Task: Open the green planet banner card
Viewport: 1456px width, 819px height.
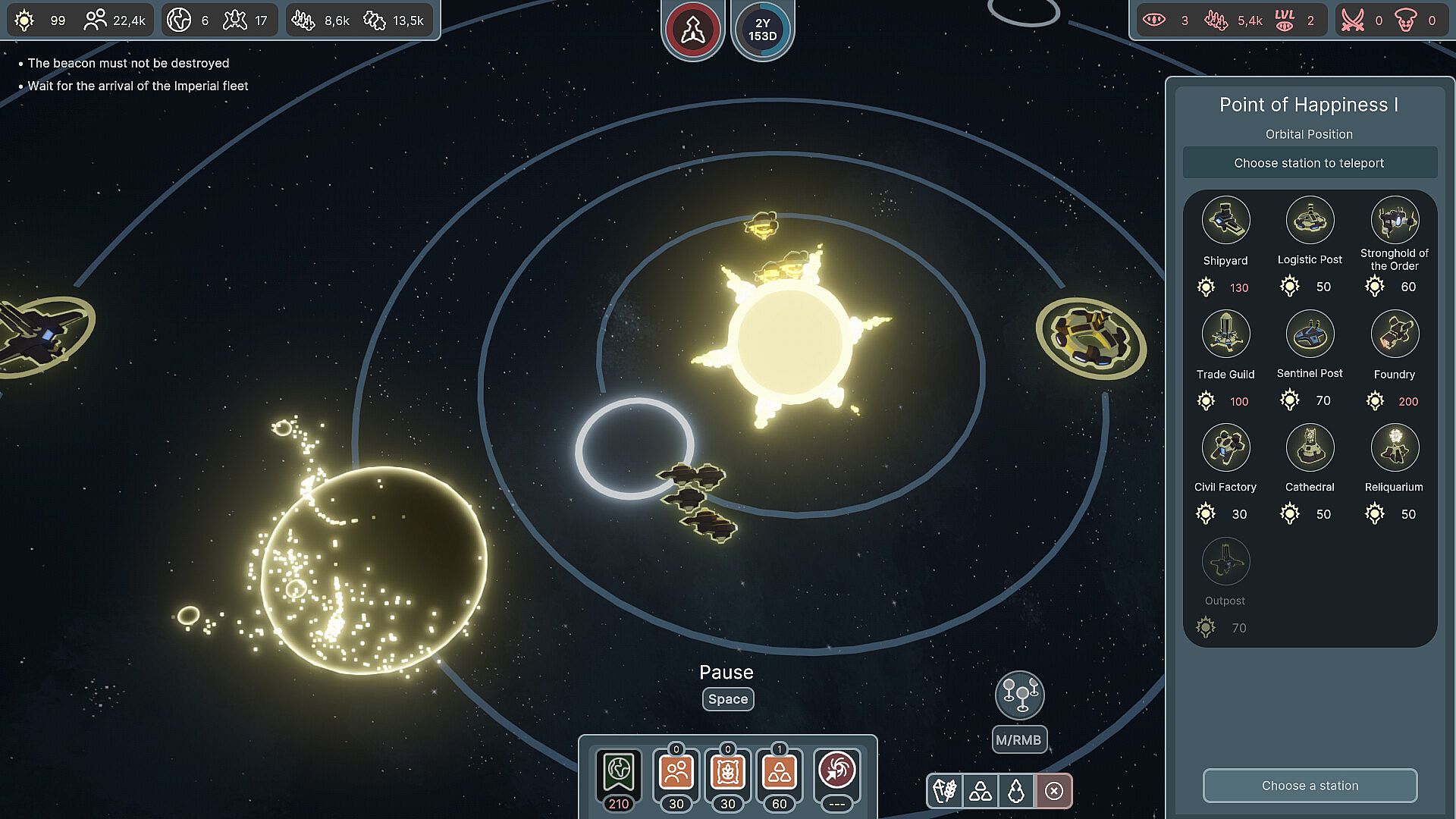Action: pyautogui.click(x=619, y=773)
